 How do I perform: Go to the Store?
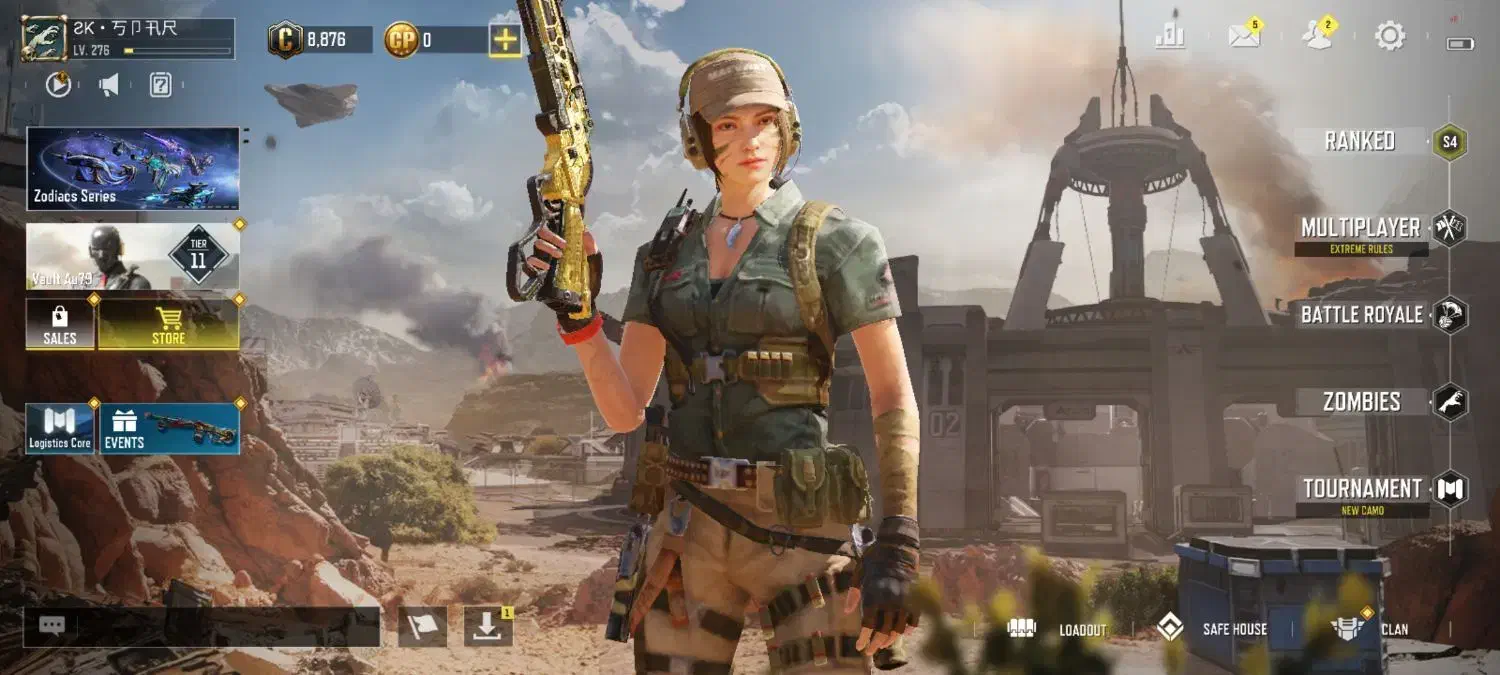(168, 324)
